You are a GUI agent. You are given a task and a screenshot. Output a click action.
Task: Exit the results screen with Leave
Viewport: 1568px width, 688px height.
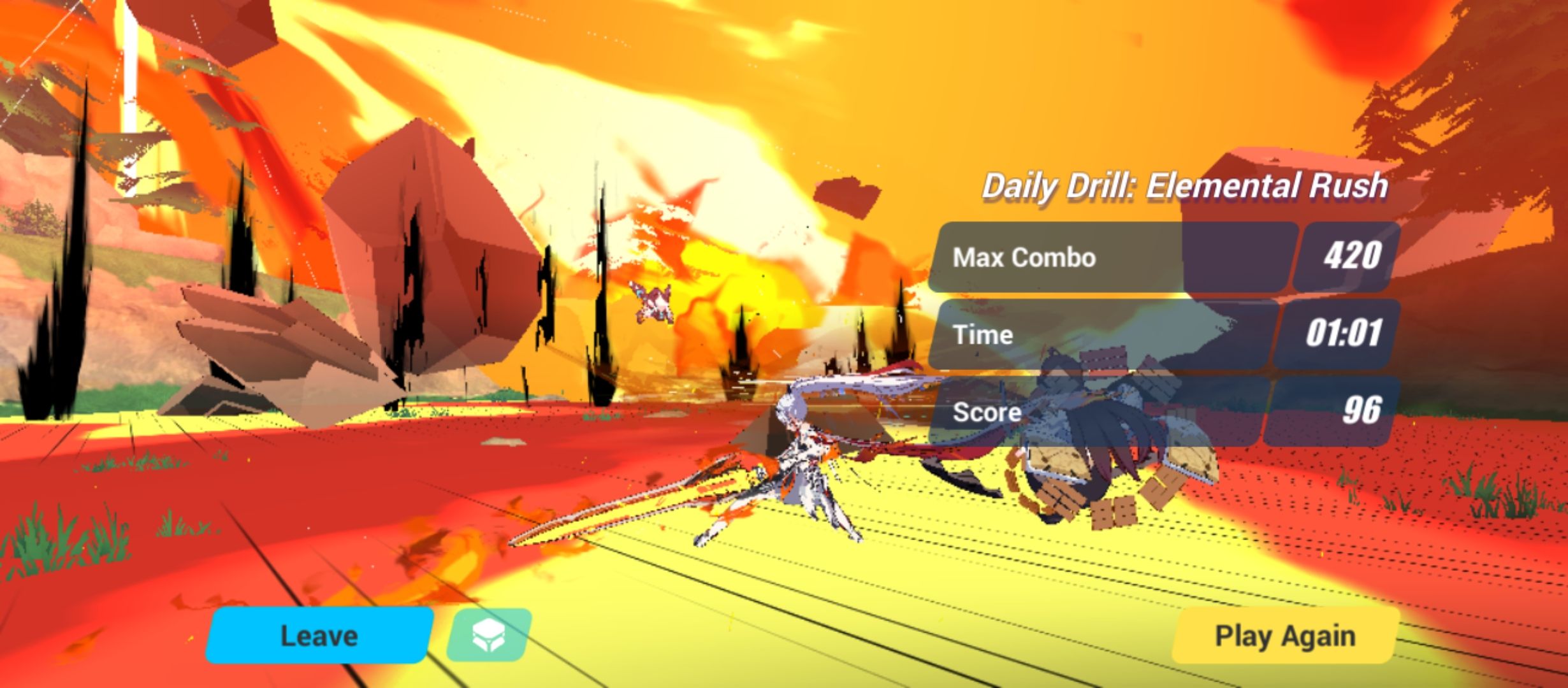(x=319, y=634)
